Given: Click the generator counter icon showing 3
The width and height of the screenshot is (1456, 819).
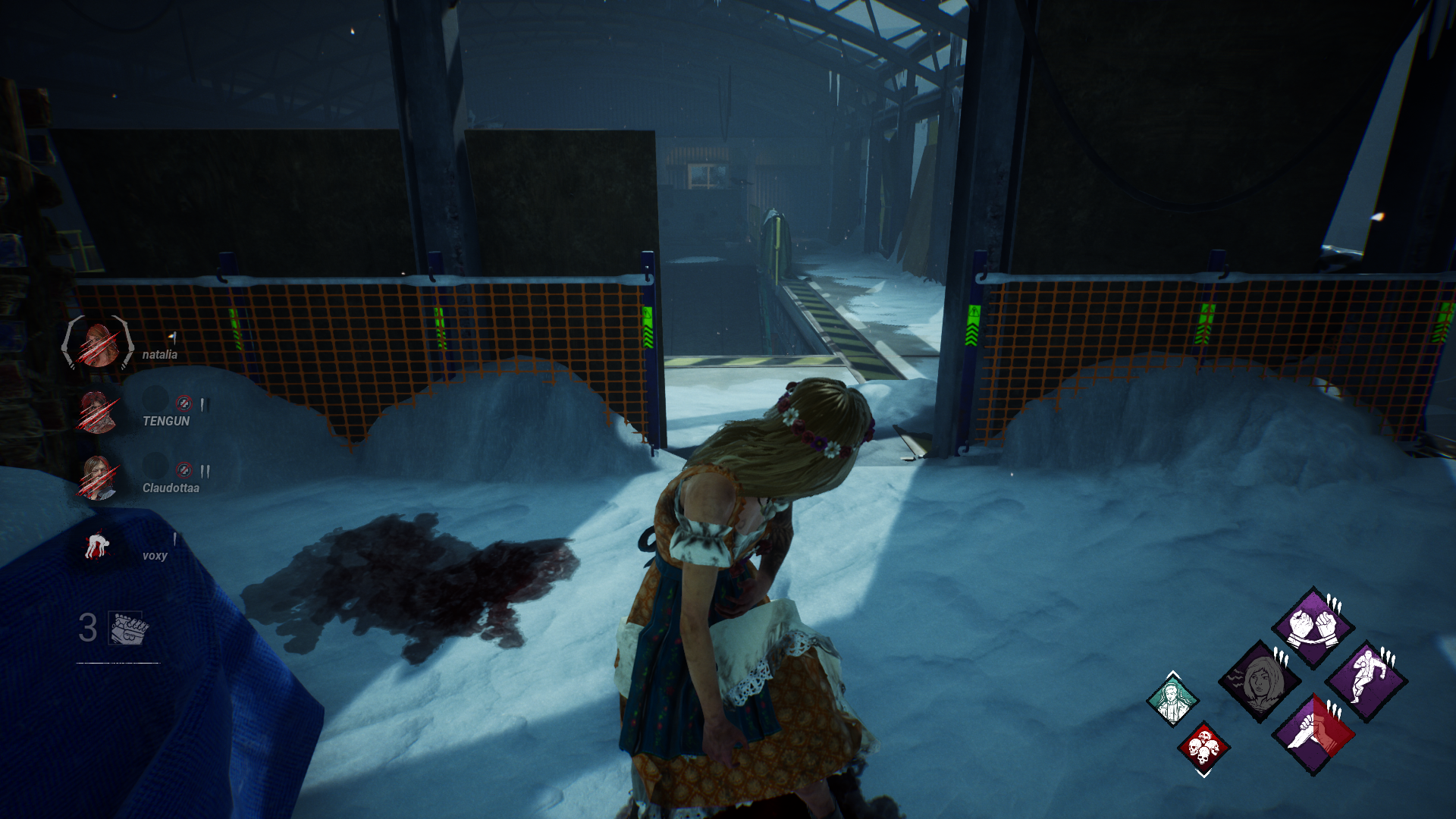Looking at the screenshot, I should [125, 628].
